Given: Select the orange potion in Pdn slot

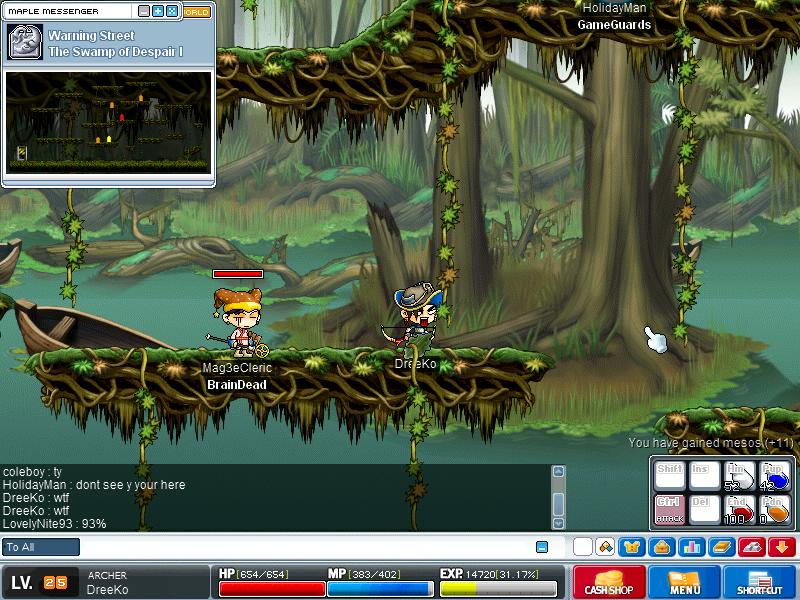Looking at the screenshot, I should (775, 510).
